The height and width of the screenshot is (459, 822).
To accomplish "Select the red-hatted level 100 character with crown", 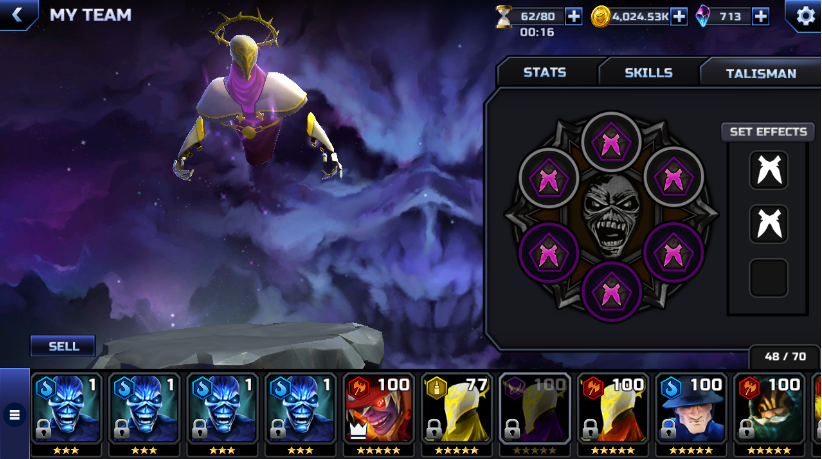I will 377,408.
